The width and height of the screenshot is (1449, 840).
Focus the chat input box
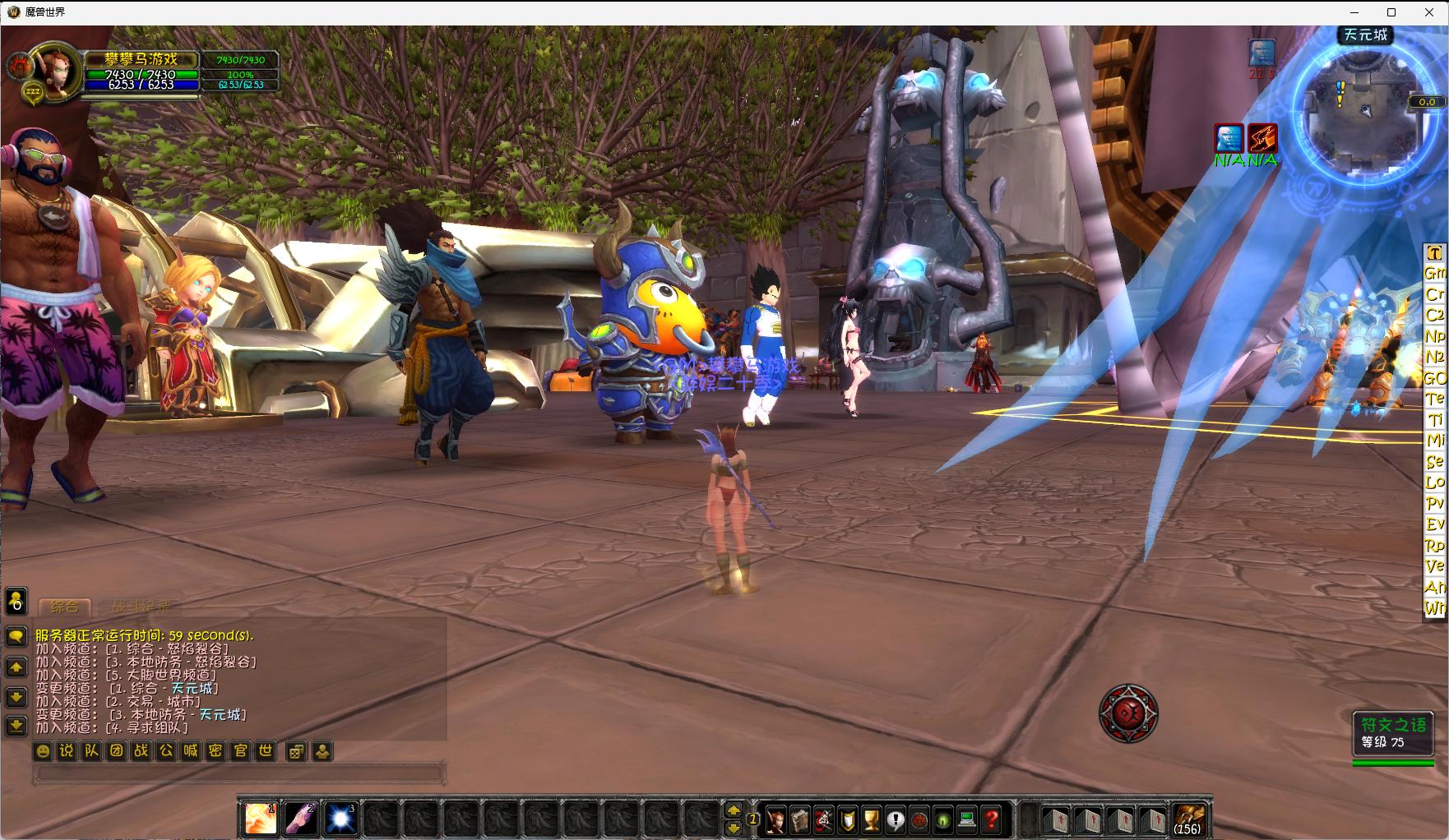[238, 773]
